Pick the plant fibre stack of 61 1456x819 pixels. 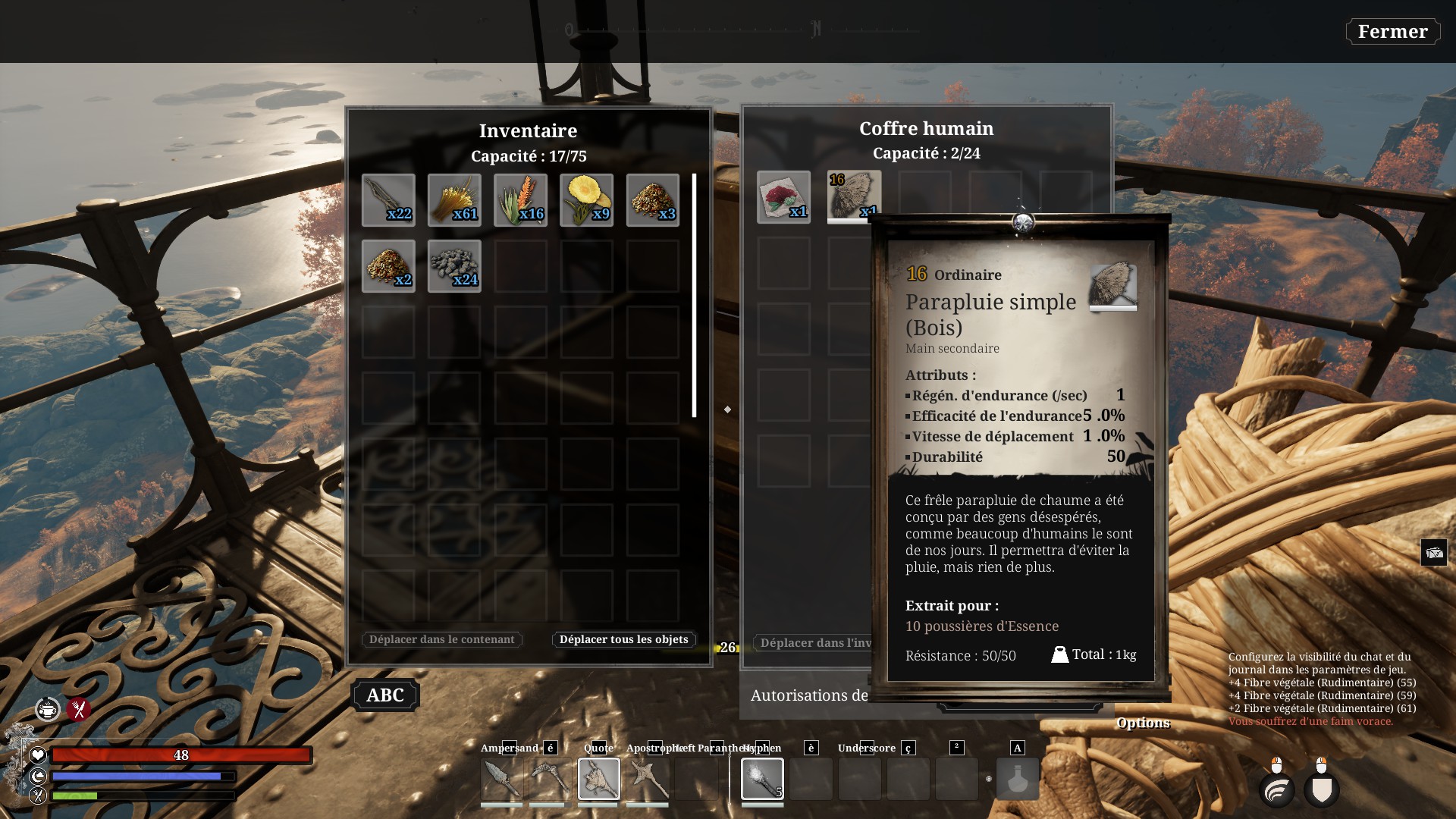(454, 200)
